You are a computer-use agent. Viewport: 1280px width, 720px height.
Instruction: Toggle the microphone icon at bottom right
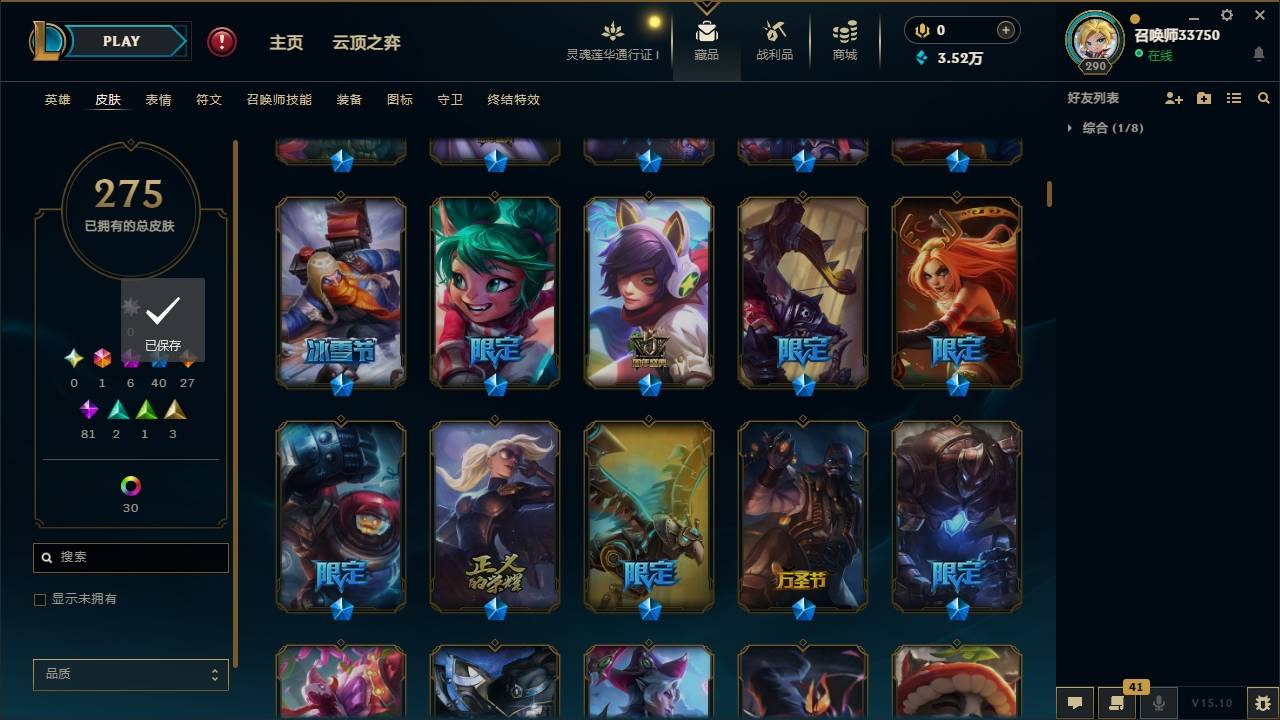[x=1160, y=703]
